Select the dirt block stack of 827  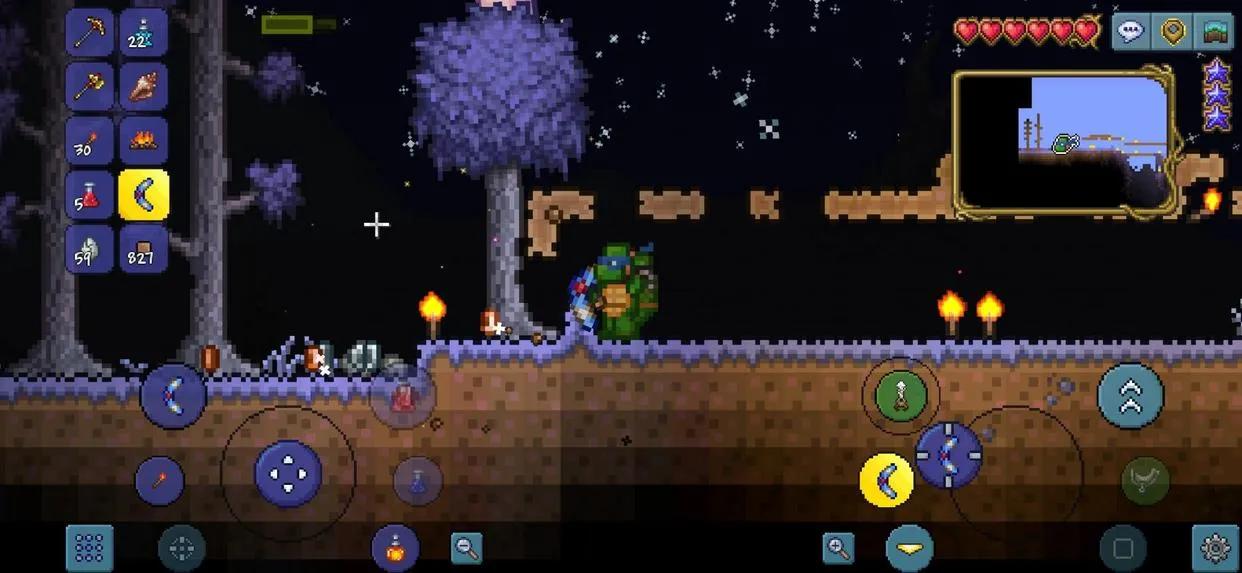coord(143,248)
